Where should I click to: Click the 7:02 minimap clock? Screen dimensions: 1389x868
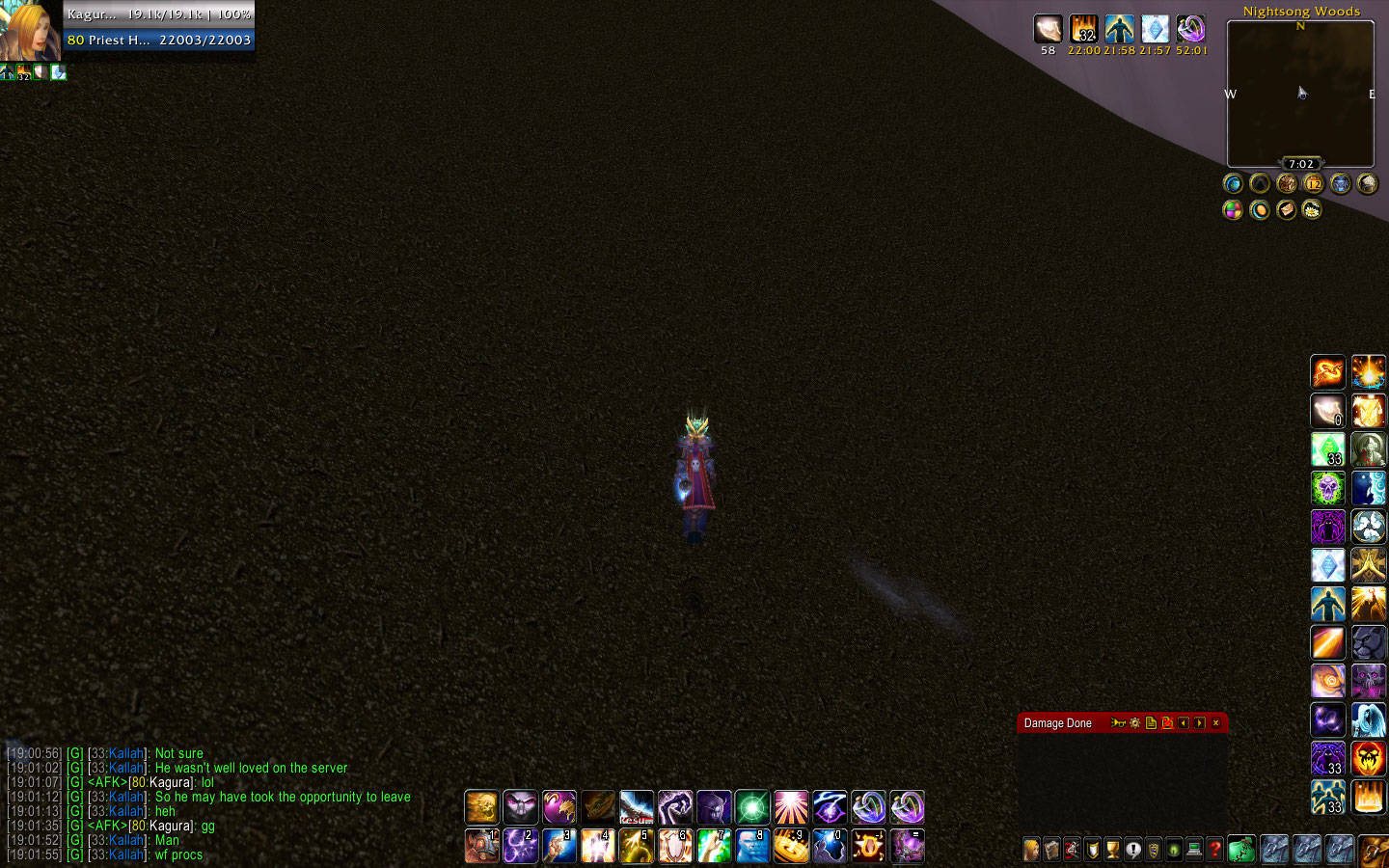[x=1300, y=164]
